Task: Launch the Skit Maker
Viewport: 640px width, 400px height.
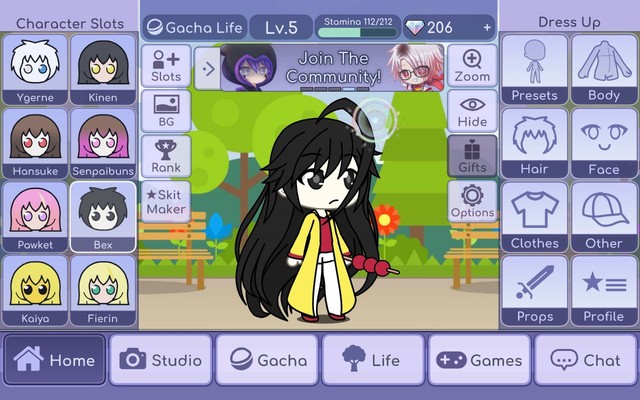Action: click(166, 201)
